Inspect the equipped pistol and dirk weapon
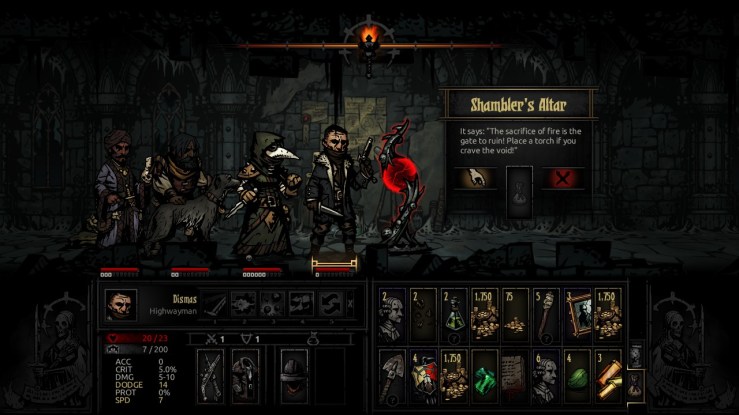This screenshot has width=739, height=415. tap(212, 374)
